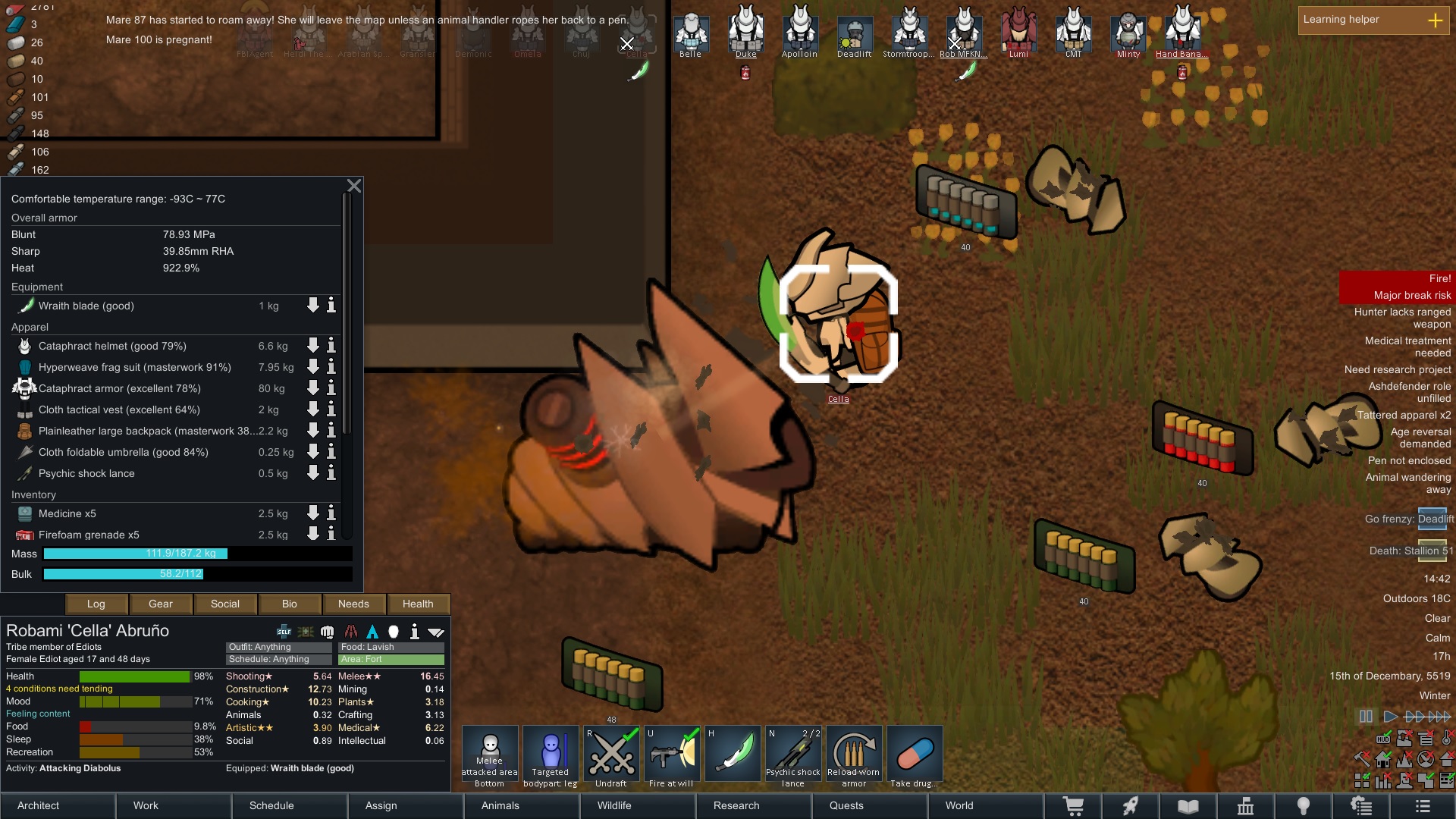Activate the Psychic shock lance
Viewport: 1456px width, 819px height.
793,756
